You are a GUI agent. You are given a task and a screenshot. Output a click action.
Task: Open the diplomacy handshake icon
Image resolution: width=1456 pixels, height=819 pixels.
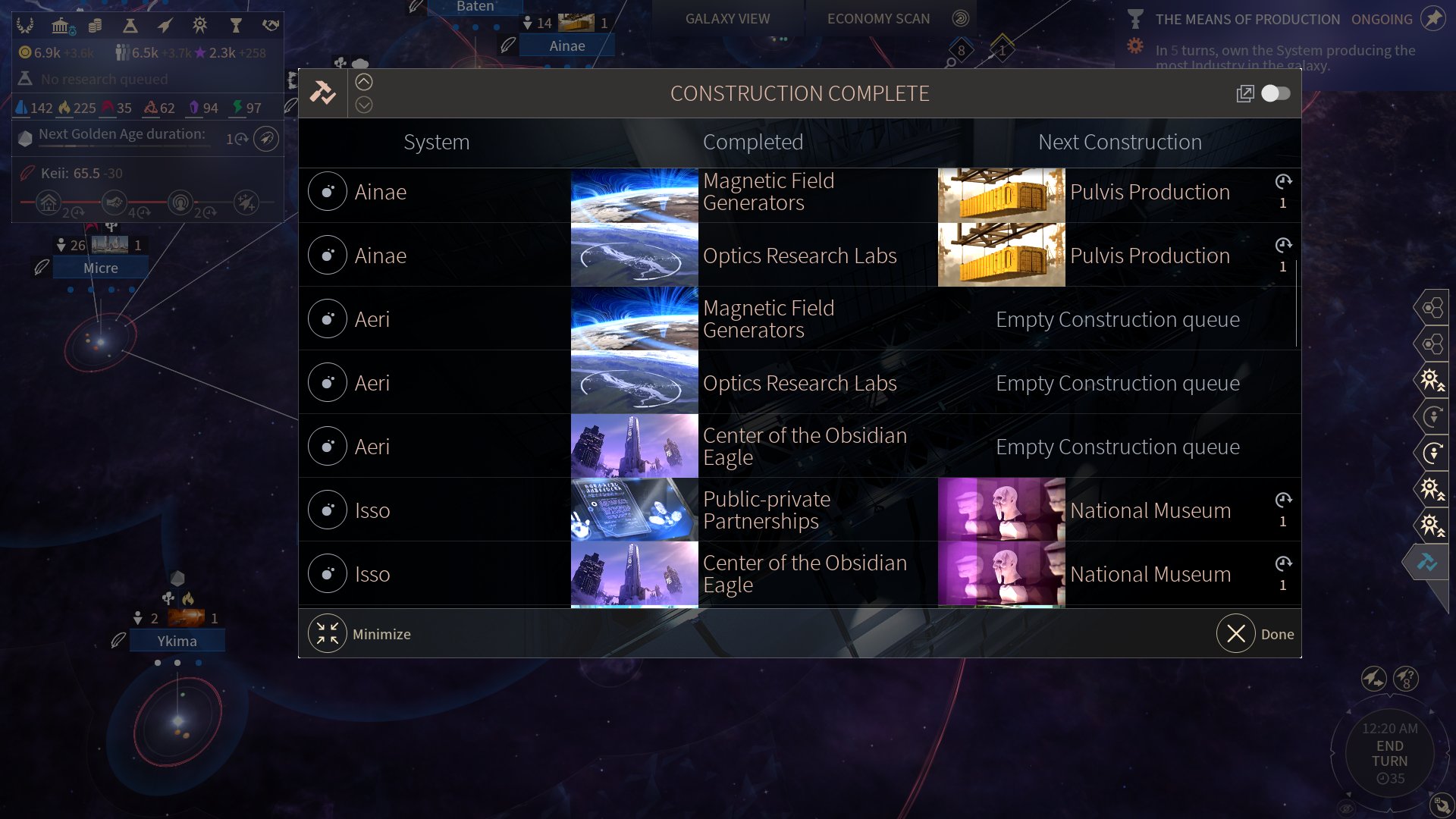click(271, 26)
